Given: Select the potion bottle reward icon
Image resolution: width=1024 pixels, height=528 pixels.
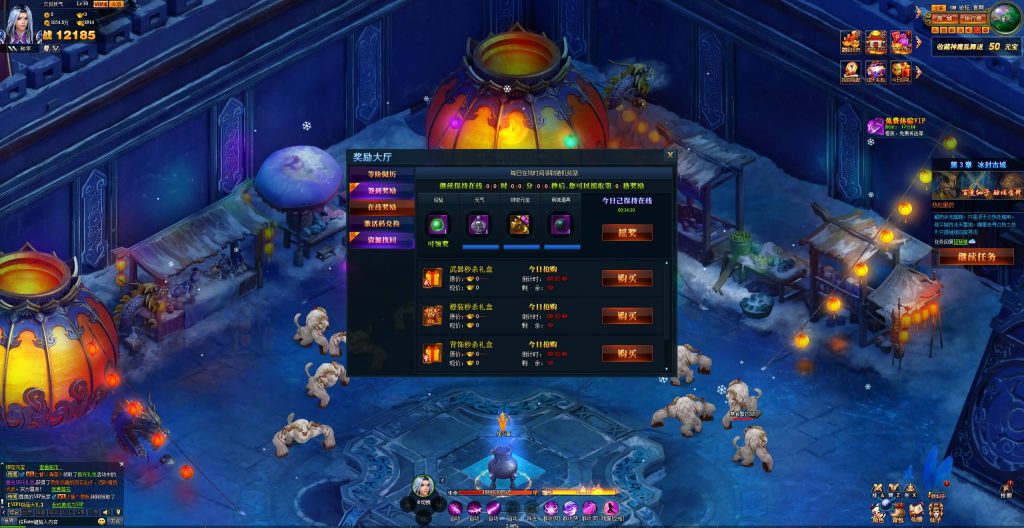Looking at the screenshot, I should click(478, 224).
